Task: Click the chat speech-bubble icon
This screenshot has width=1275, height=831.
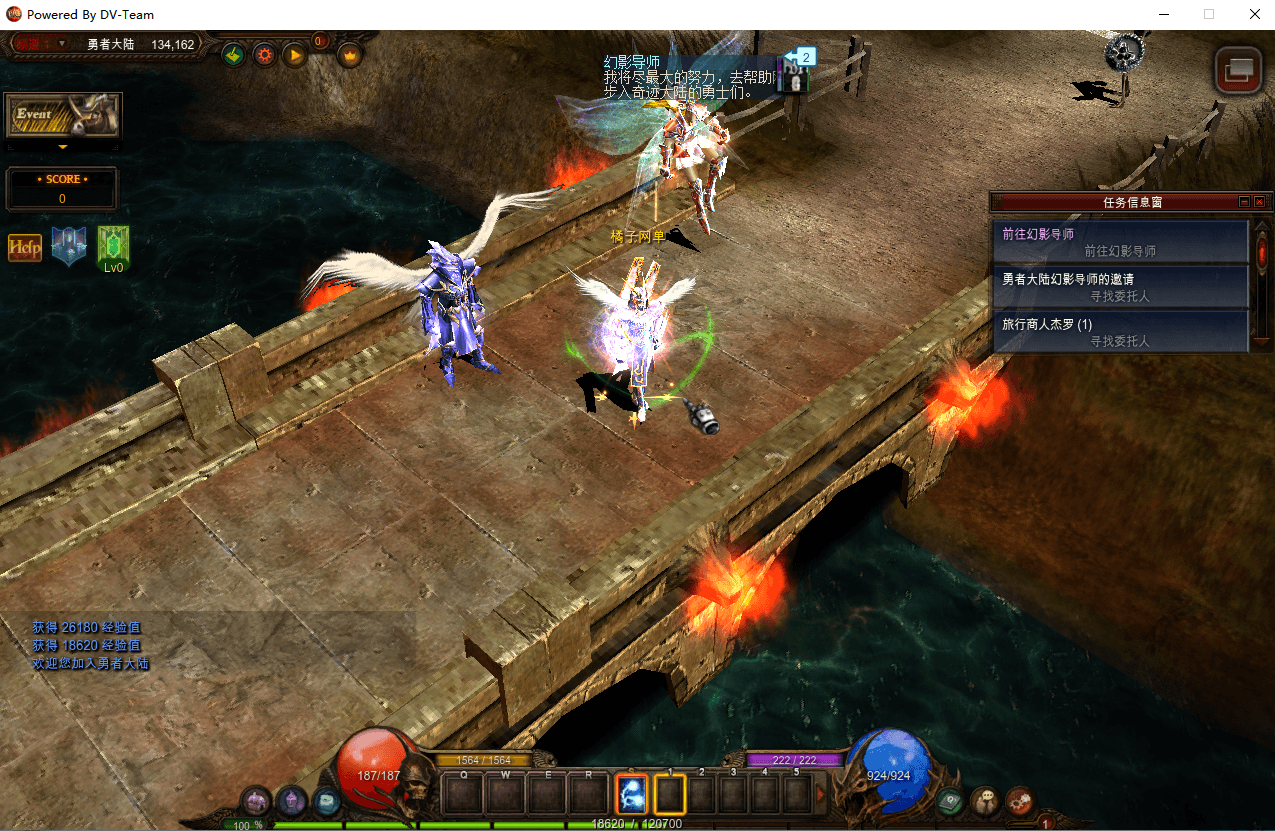Action: coord(986,801)
